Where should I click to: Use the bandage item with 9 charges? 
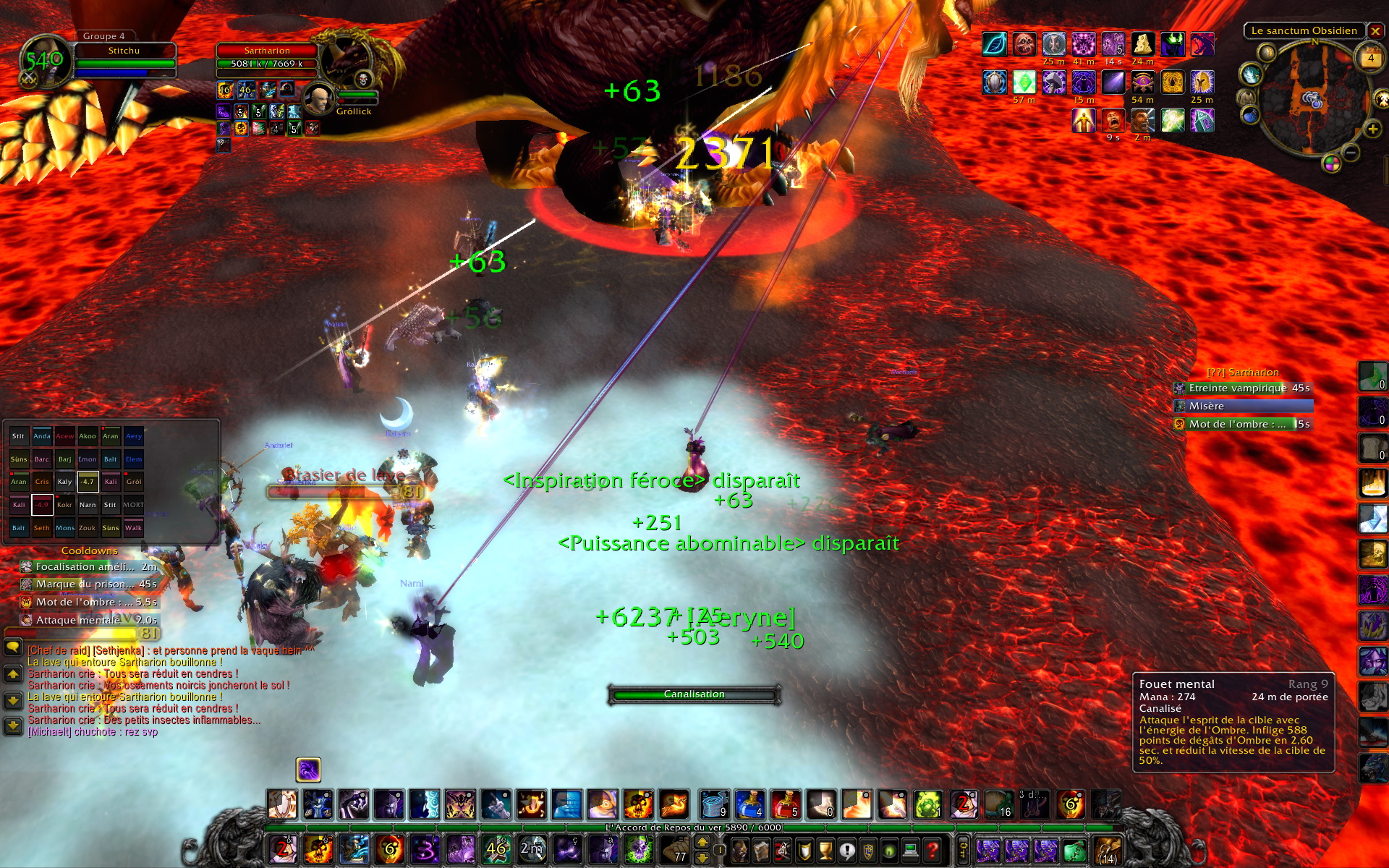tap(714, 804)
